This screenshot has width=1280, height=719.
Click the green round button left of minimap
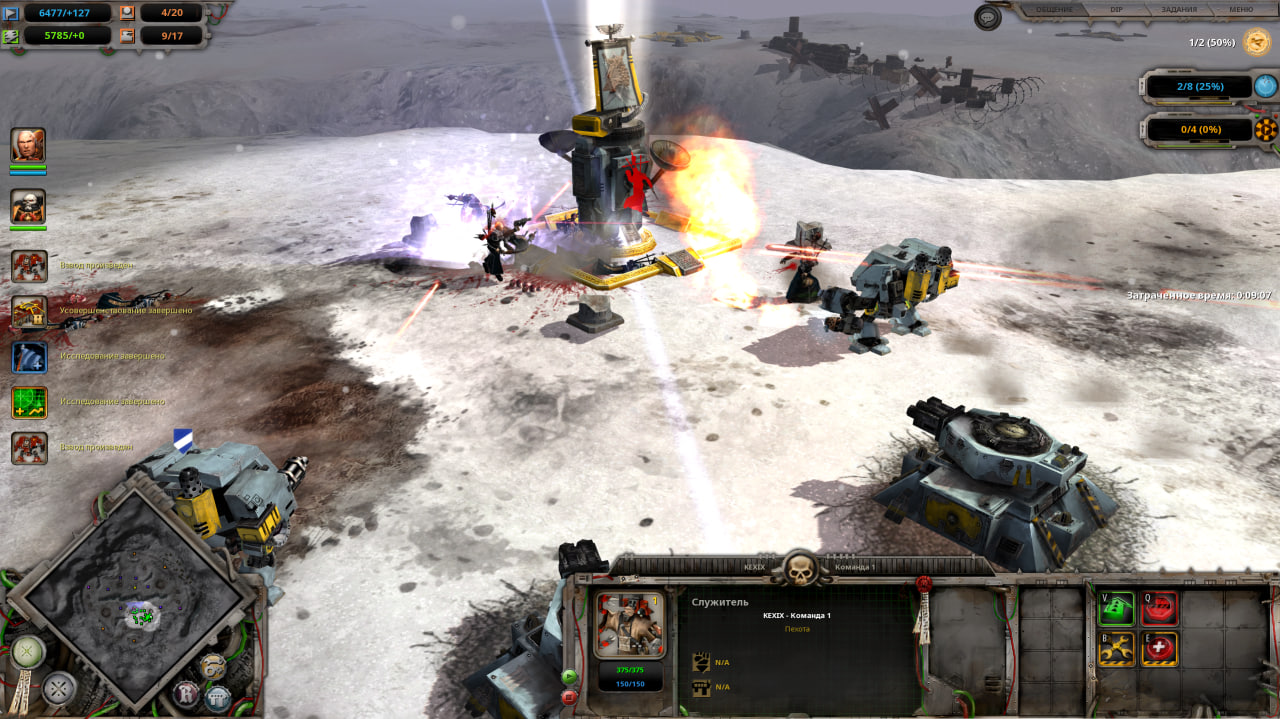click(x=27, y=652)
